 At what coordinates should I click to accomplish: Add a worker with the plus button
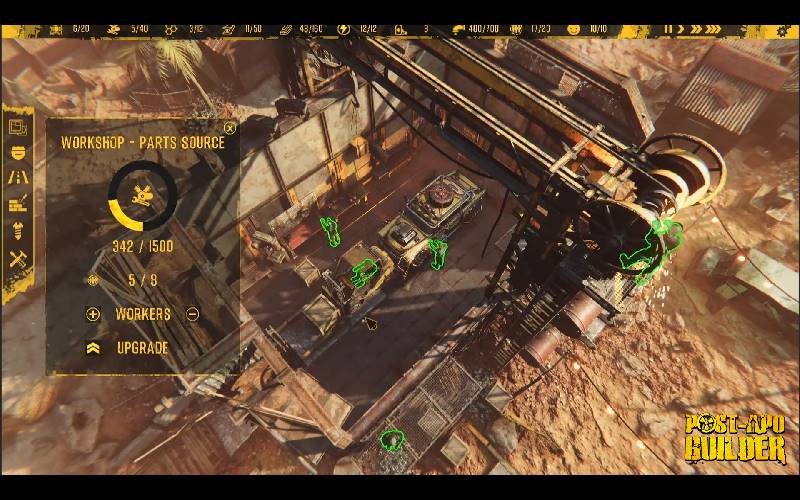[94, 314]
